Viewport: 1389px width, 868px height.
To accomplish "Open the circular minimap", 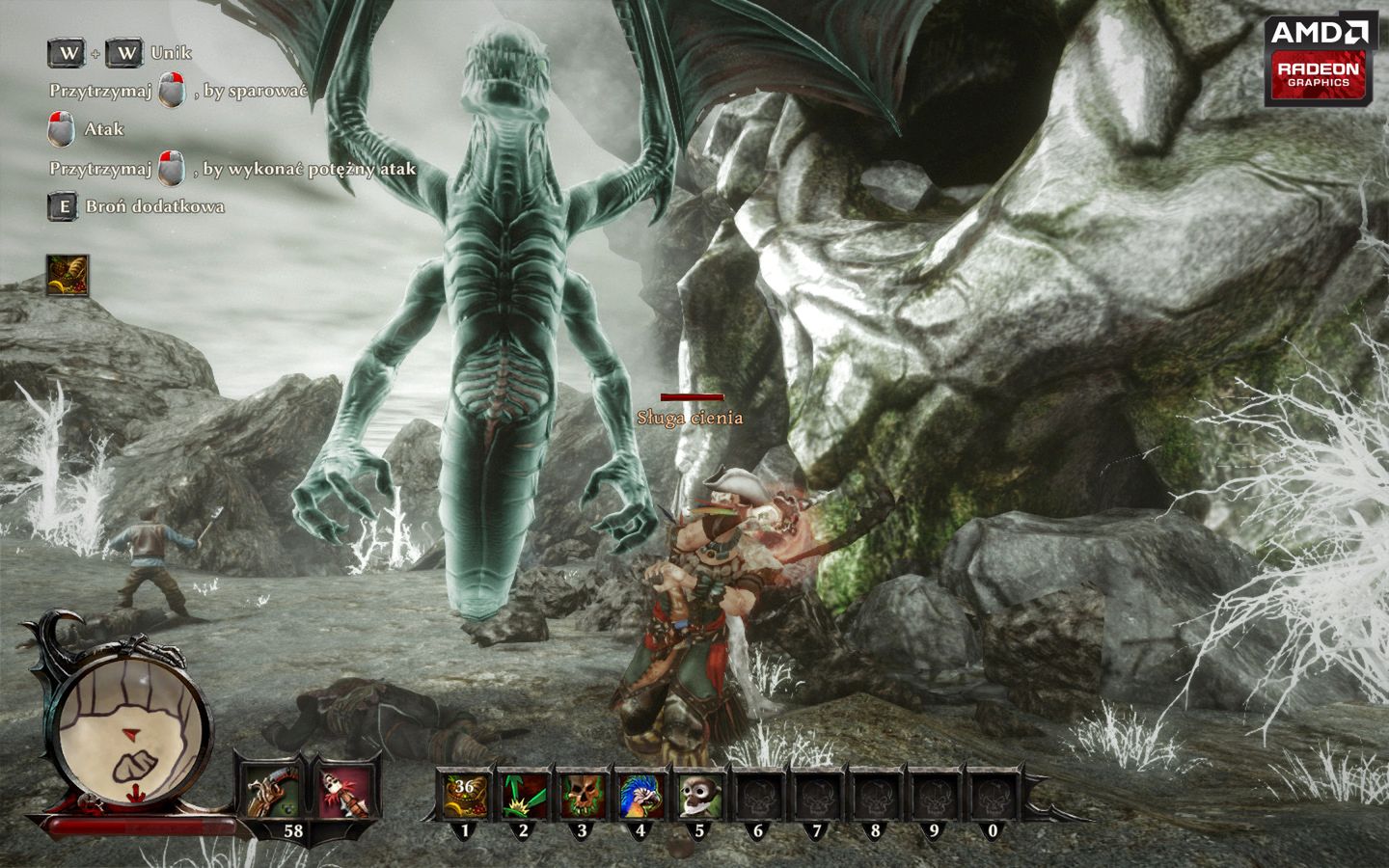I will [130, 723].
